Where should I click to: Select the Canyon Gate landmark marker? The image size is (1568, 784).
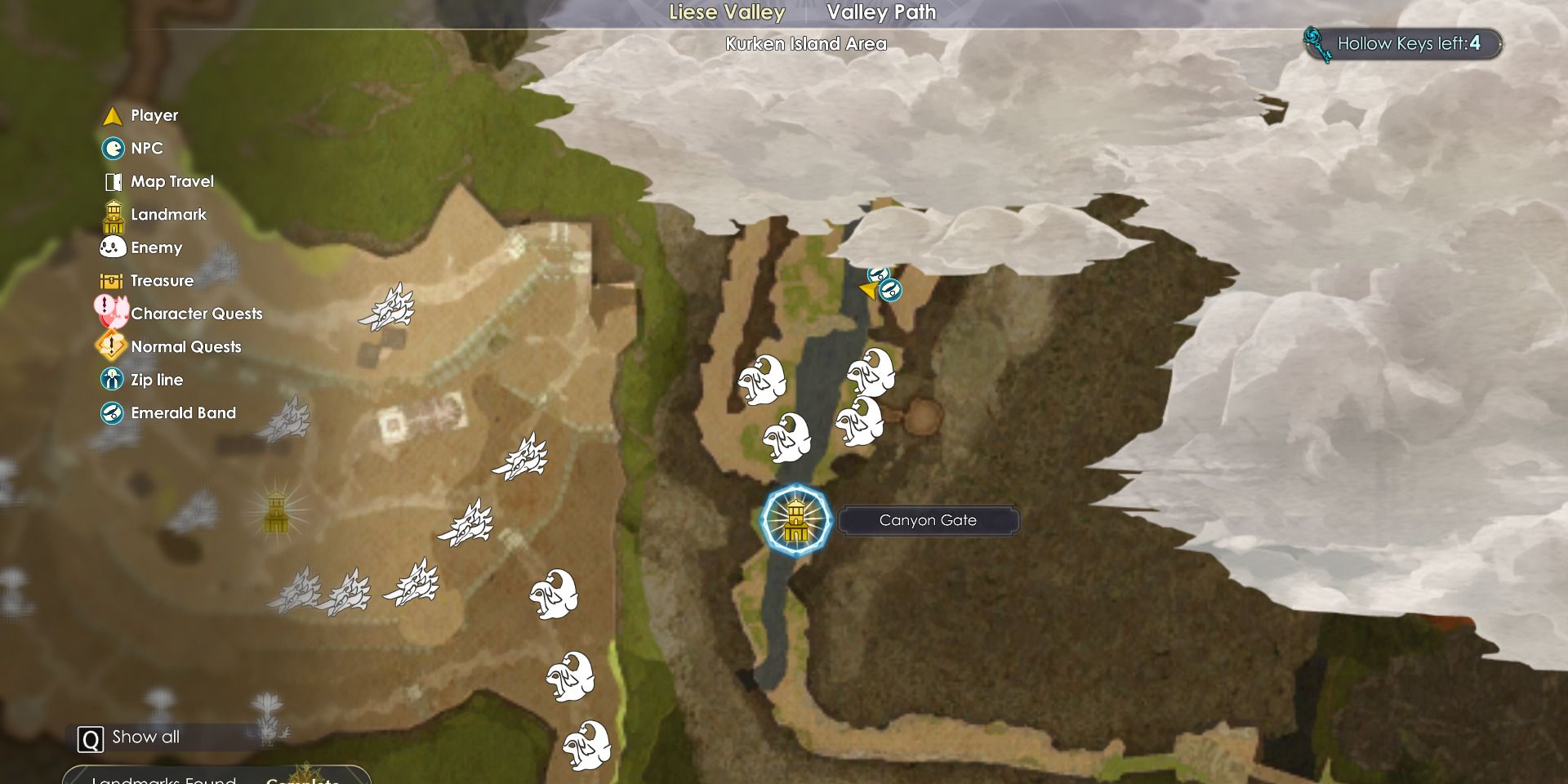[795, 520]
